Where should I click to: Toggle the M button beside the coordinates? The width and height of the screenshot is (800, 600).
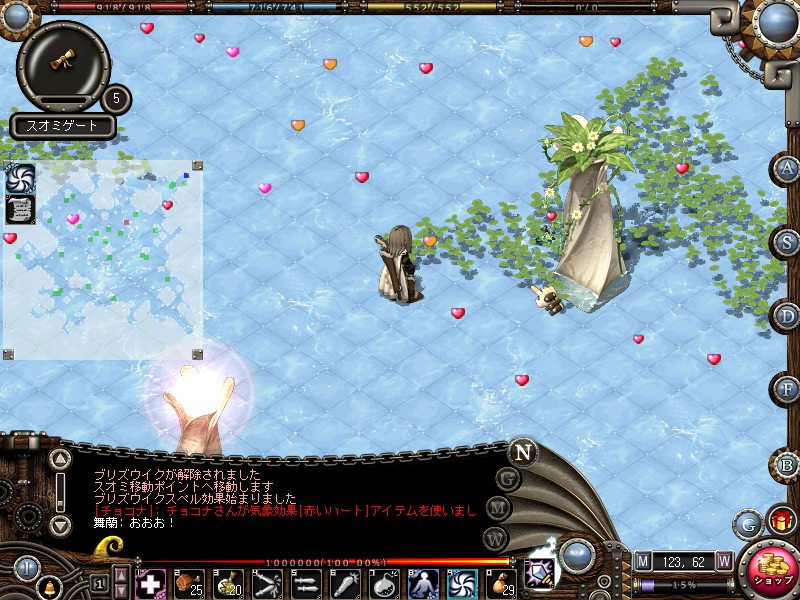(645, 560)
